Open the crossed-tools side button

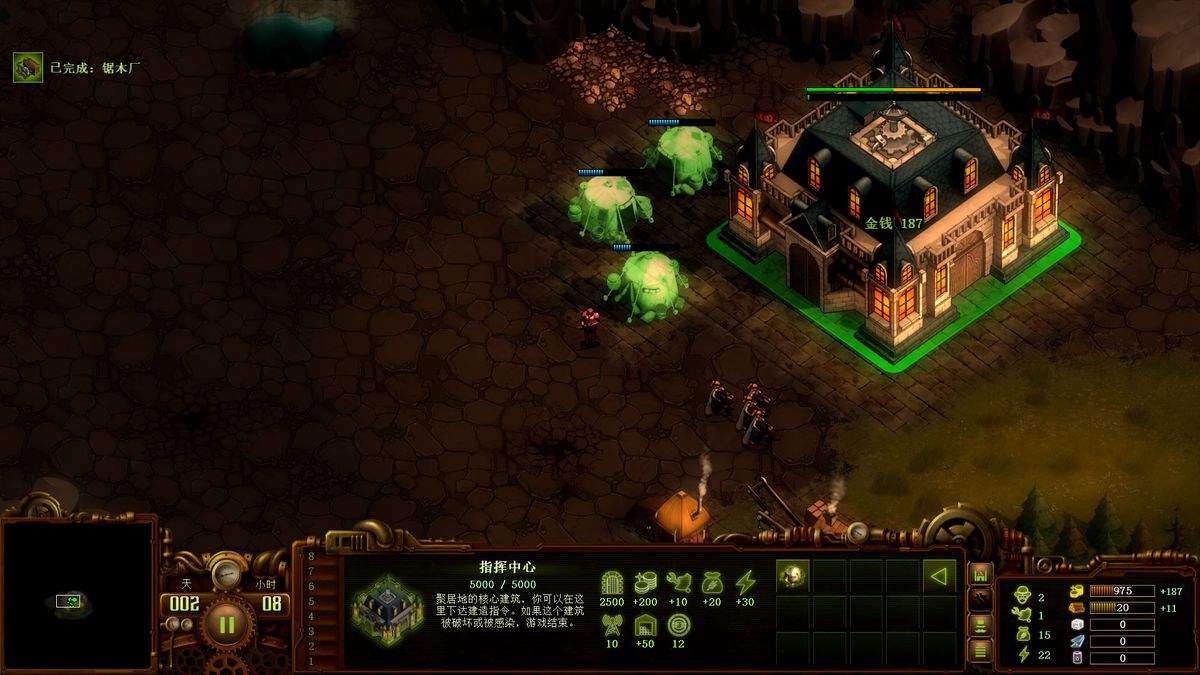tap(981, 601)
